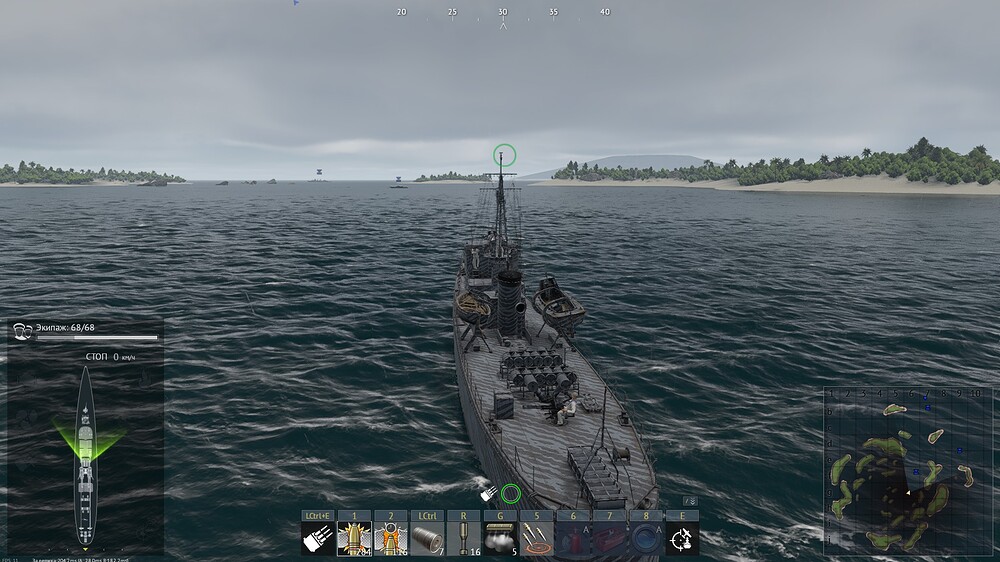Collapse the action bar with the small arrow button

[x=689, y=501]
